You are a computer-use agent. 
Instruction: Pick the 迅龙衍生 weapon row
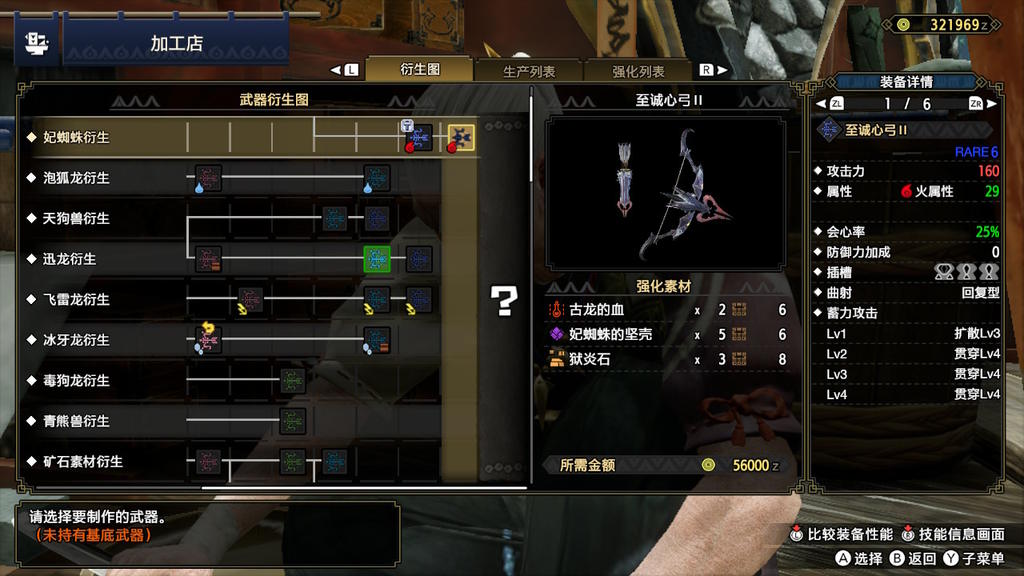(70, 259)
